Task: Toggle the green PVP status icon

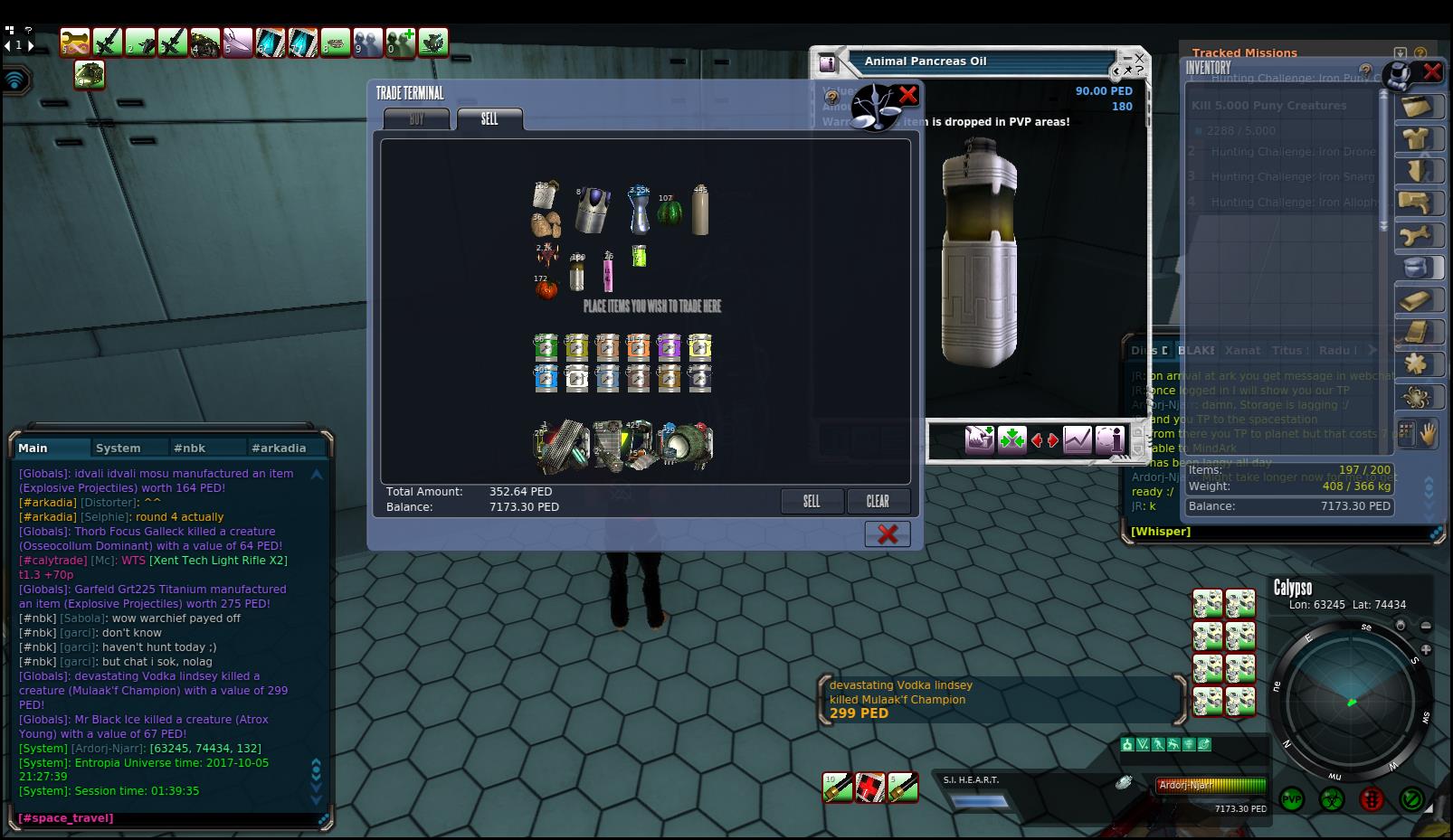Action: coord(1292,799)
